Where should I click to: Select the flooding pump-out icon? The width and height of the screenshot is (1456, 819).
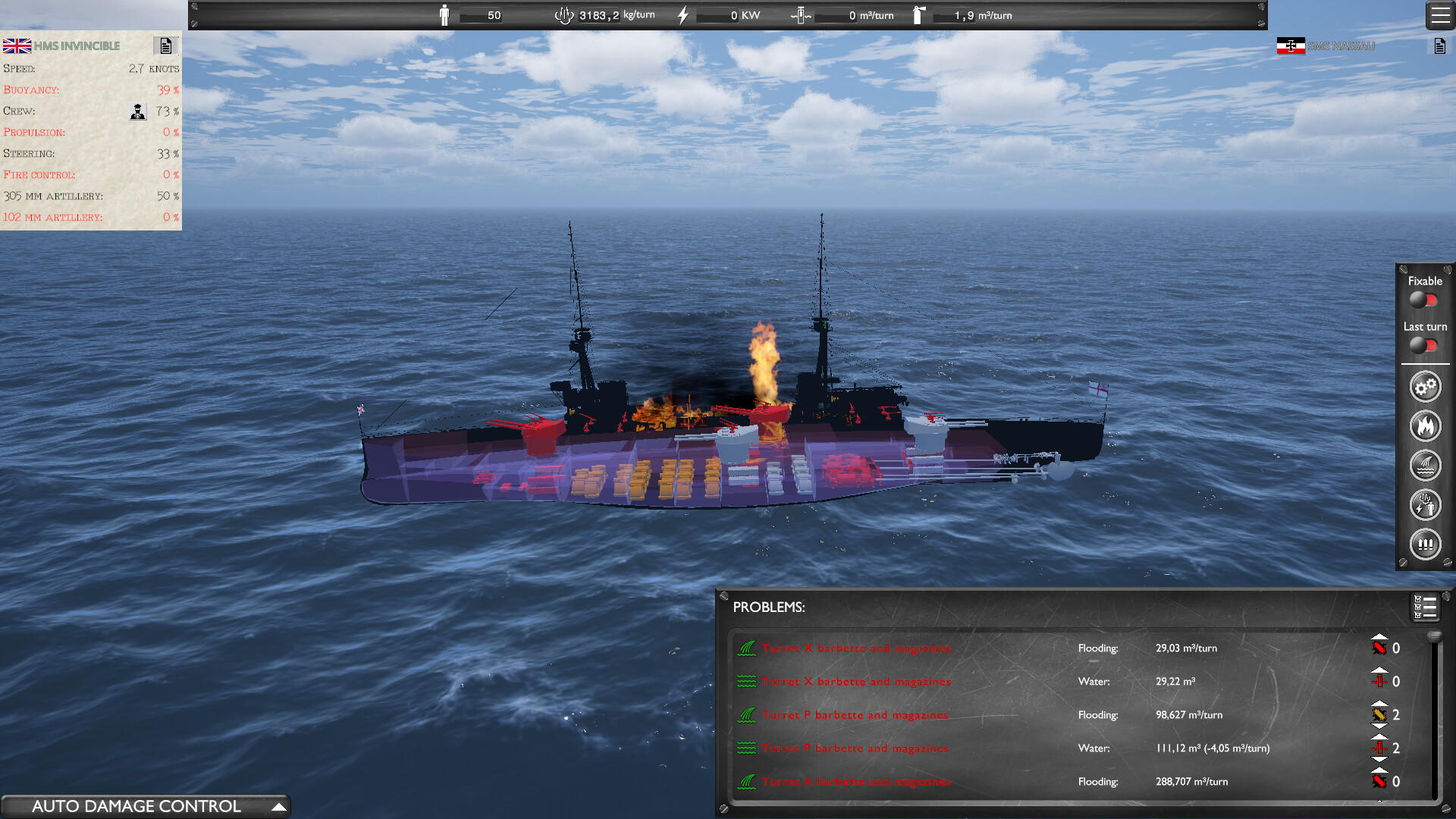pos(1425,466)
